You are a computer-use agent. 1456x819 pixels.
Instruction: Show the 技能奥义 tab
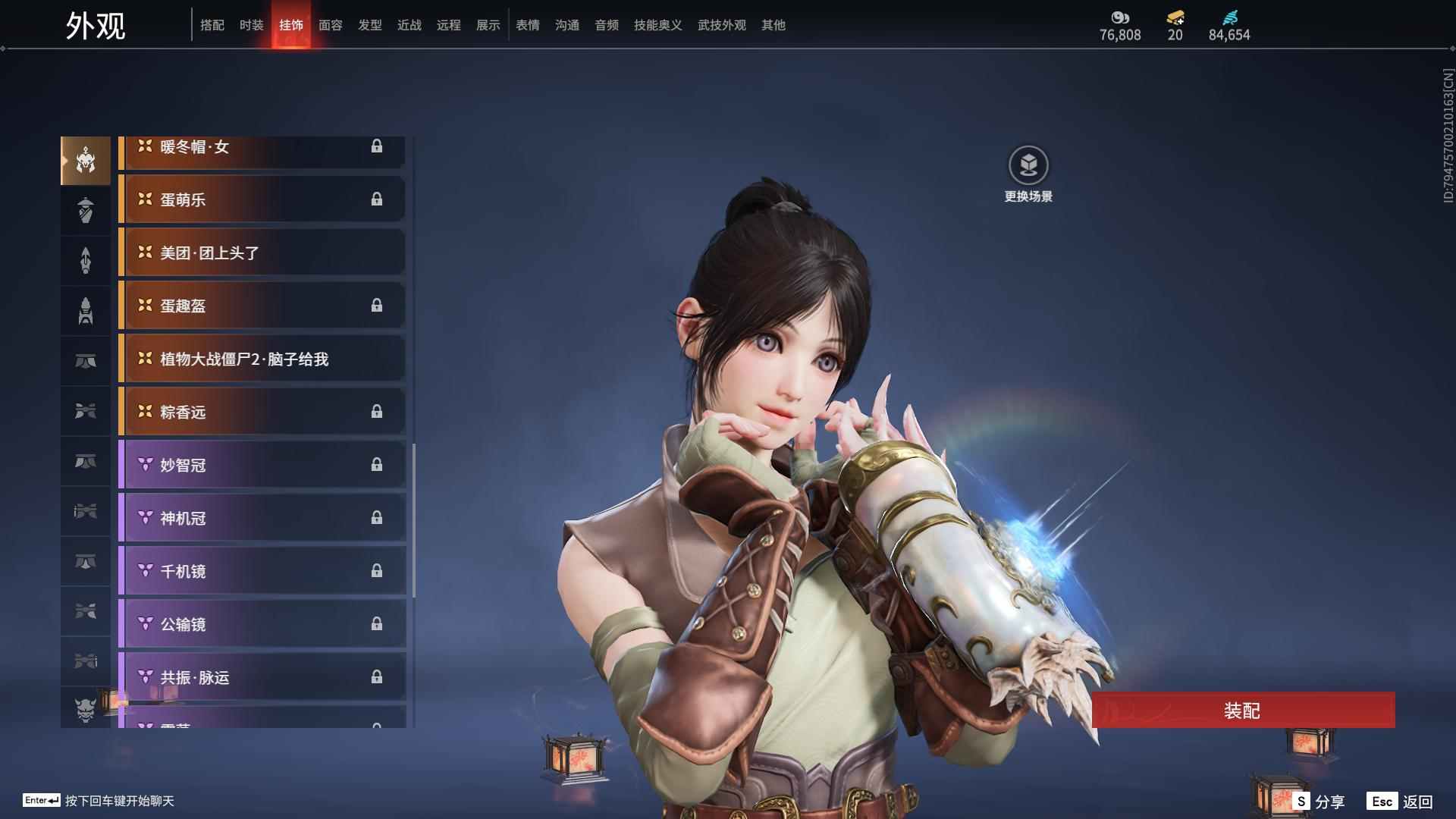657,25
